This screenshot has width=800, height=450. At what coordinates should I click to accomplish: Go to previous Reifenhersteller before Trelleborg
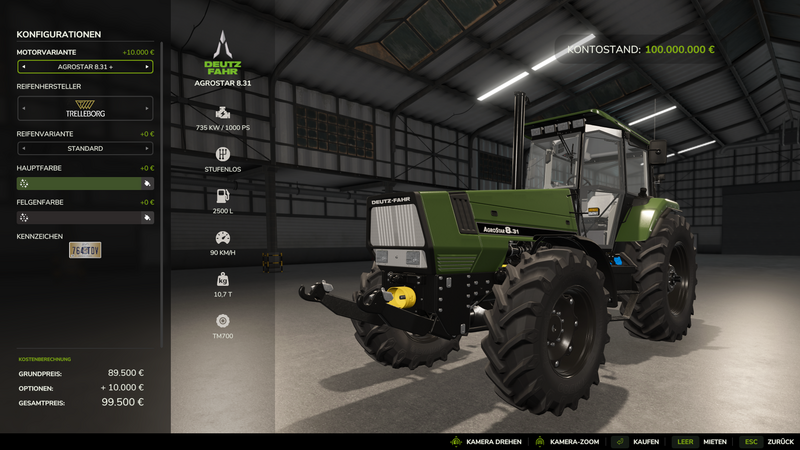[23, 108]
